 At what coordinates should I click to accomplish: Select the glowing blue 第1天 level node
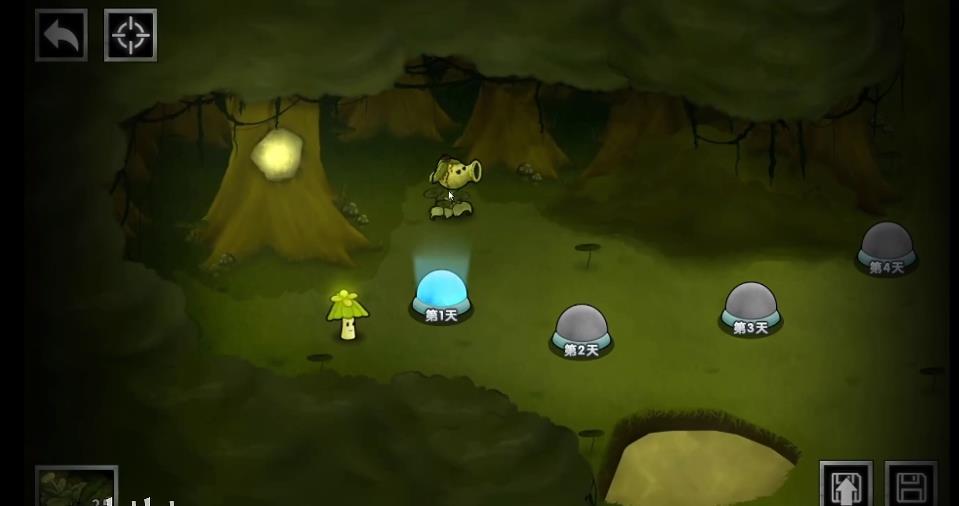[441, 294]
